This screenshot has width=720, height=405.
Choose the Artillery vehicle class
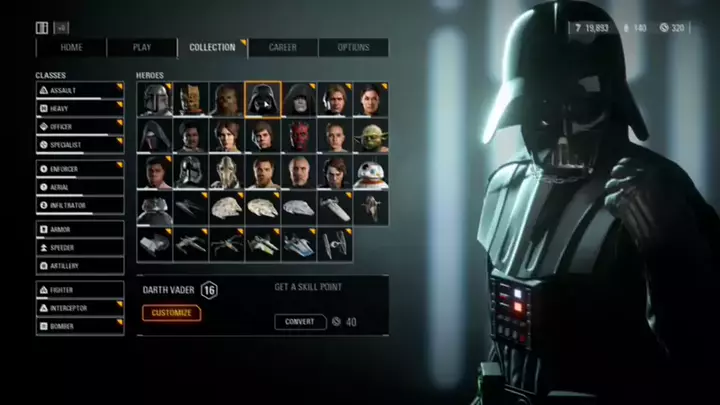pyautogui.click(x=80, y=266)
